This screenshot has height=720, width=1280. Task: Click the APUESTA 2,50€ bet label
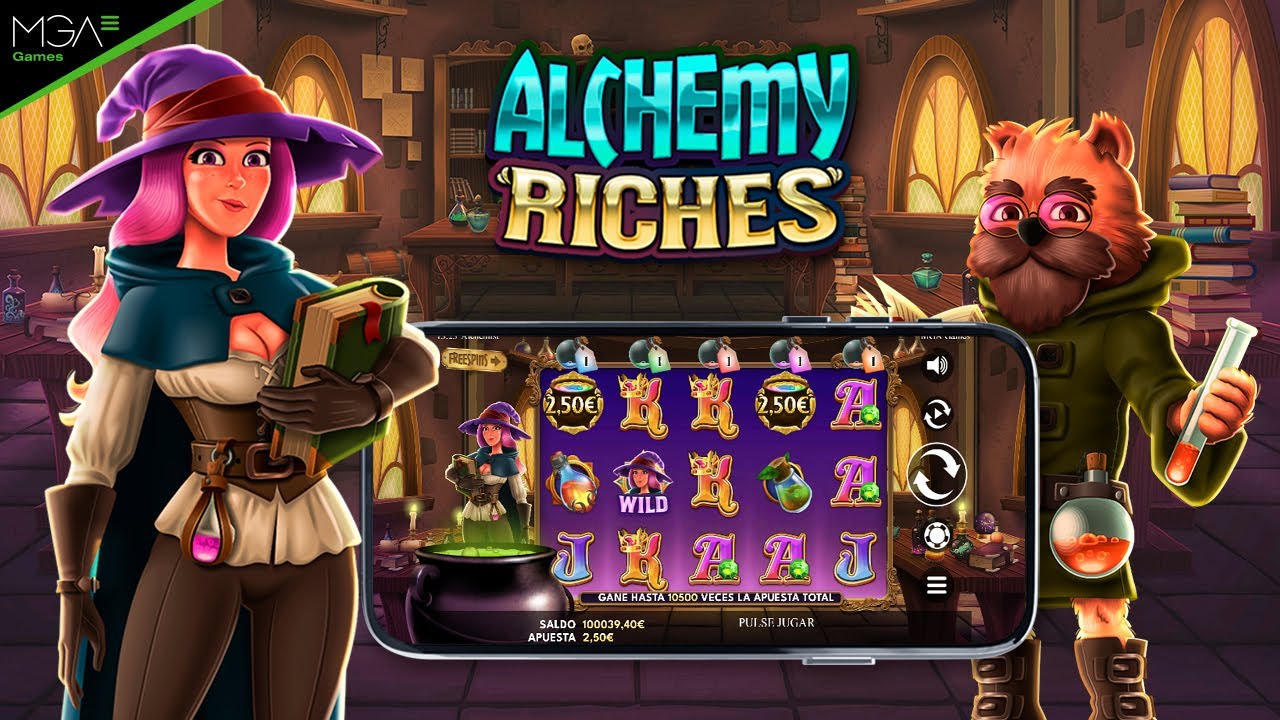570,636
